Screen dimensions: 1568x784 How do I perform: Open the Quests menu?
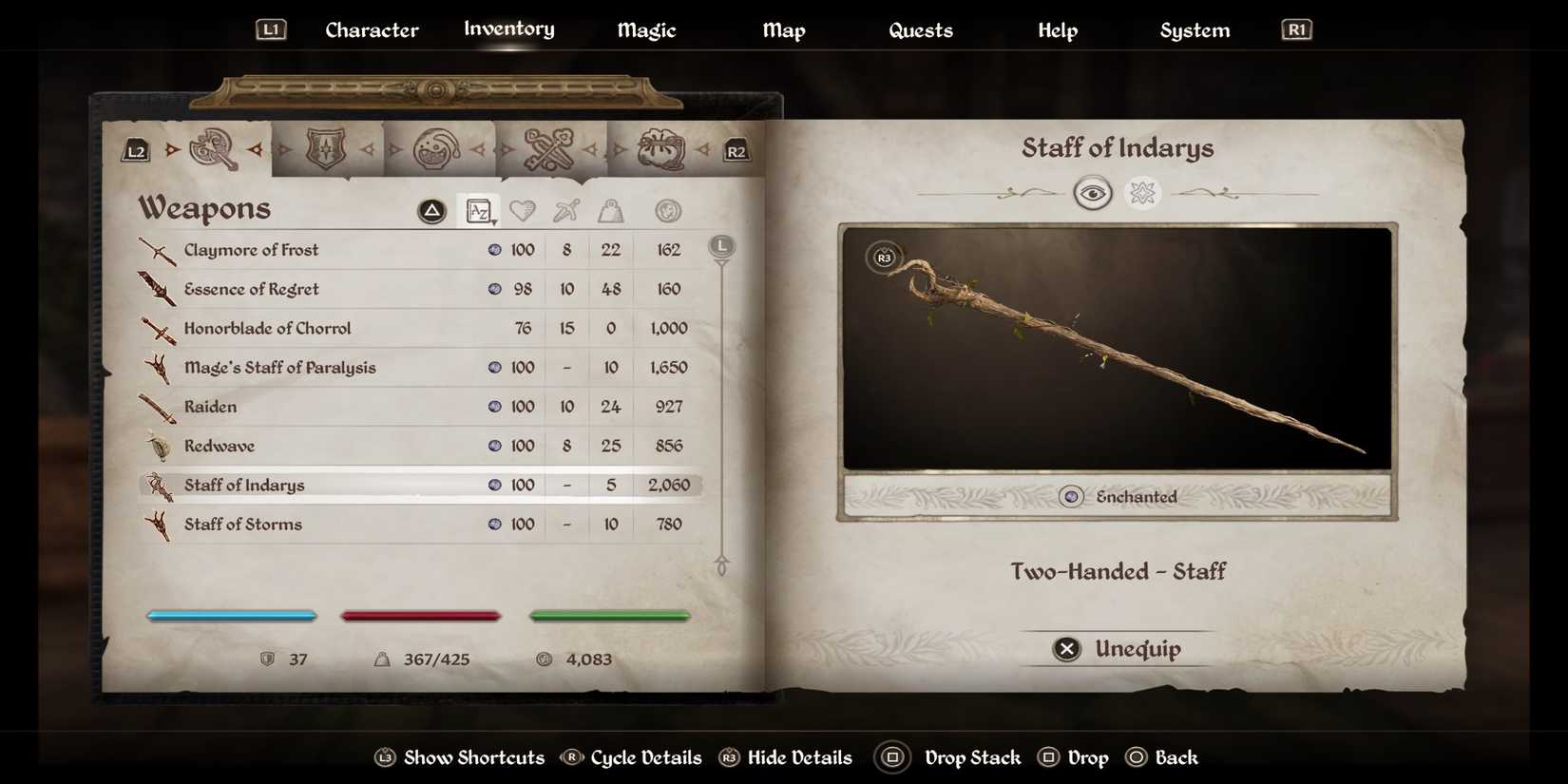point(920,29)
